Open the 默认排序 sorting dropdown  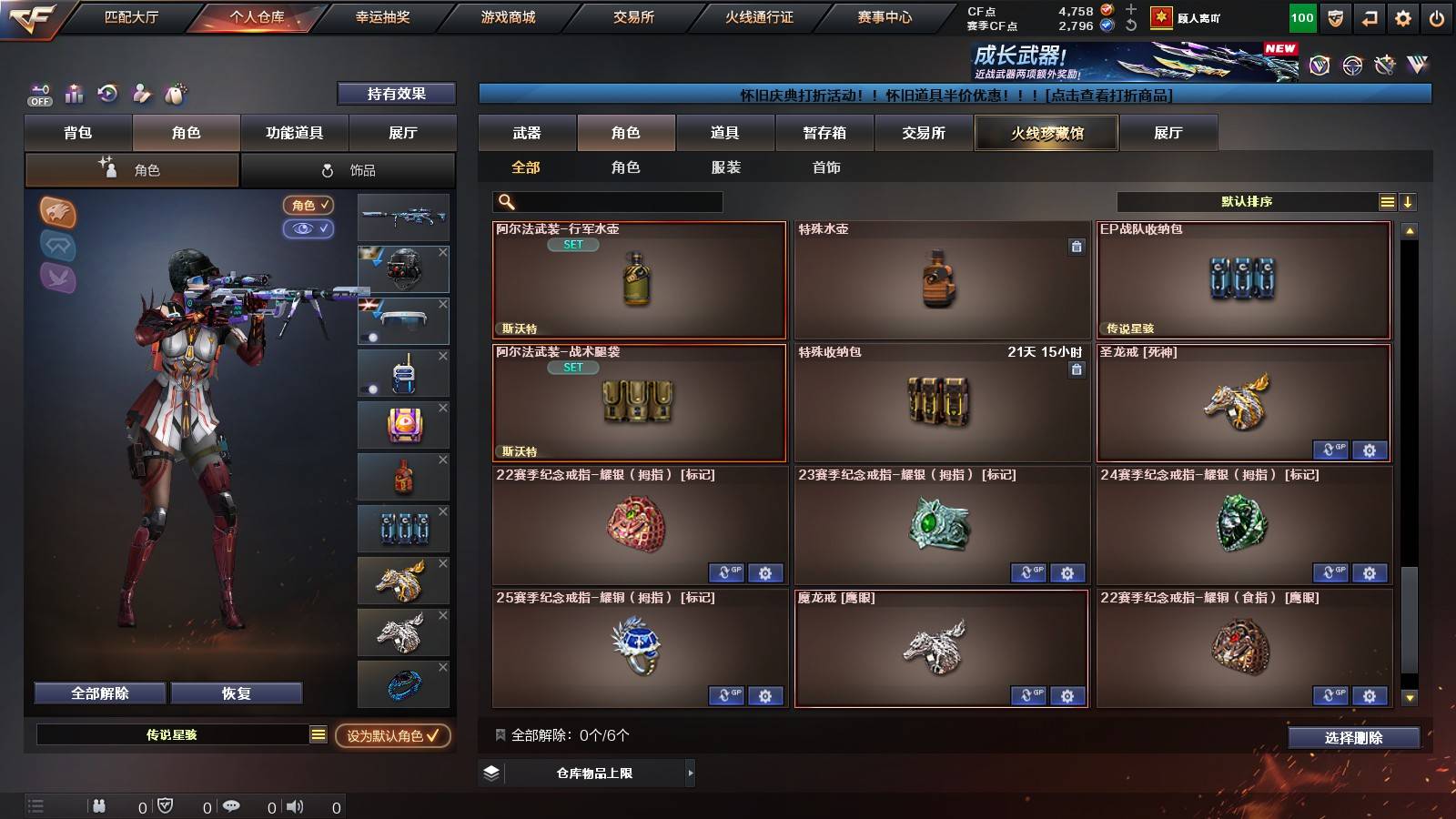pos(1247,201)
